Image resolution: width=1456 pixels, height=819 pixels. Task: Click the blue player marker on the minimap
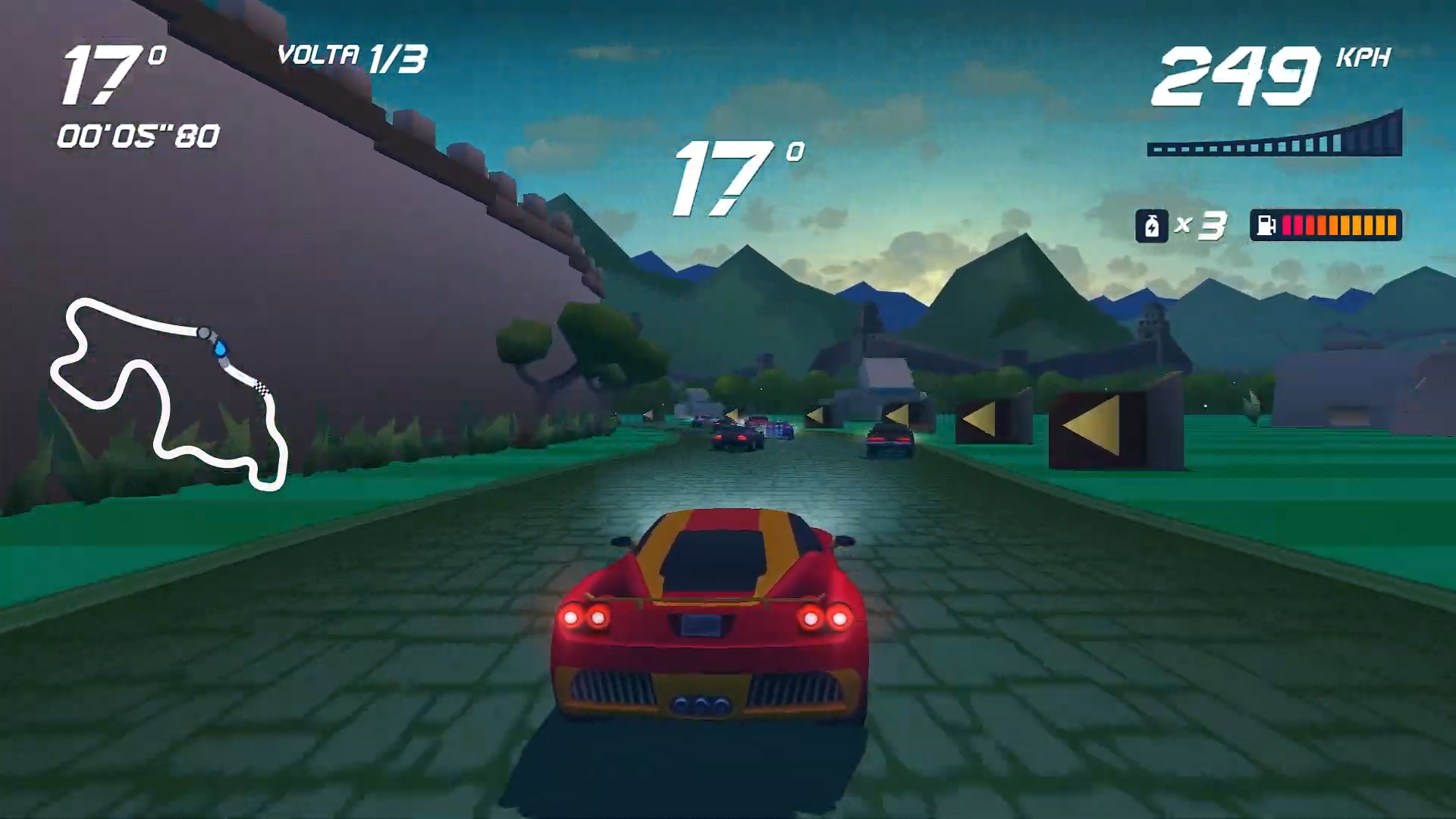(x=221, y=349)
